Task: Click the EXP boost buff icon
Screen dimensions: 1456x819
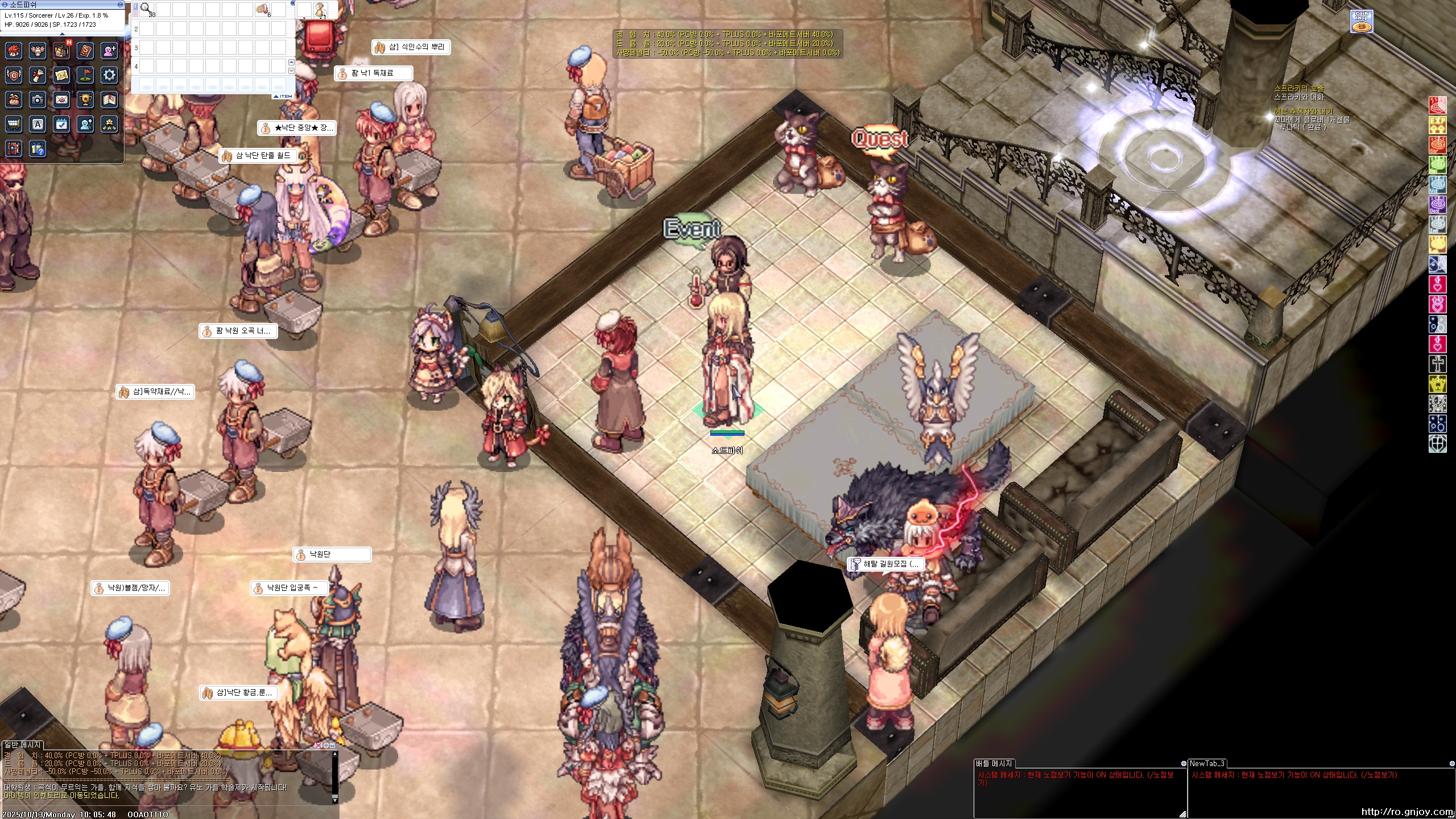Action: (x=1437, y=125)
